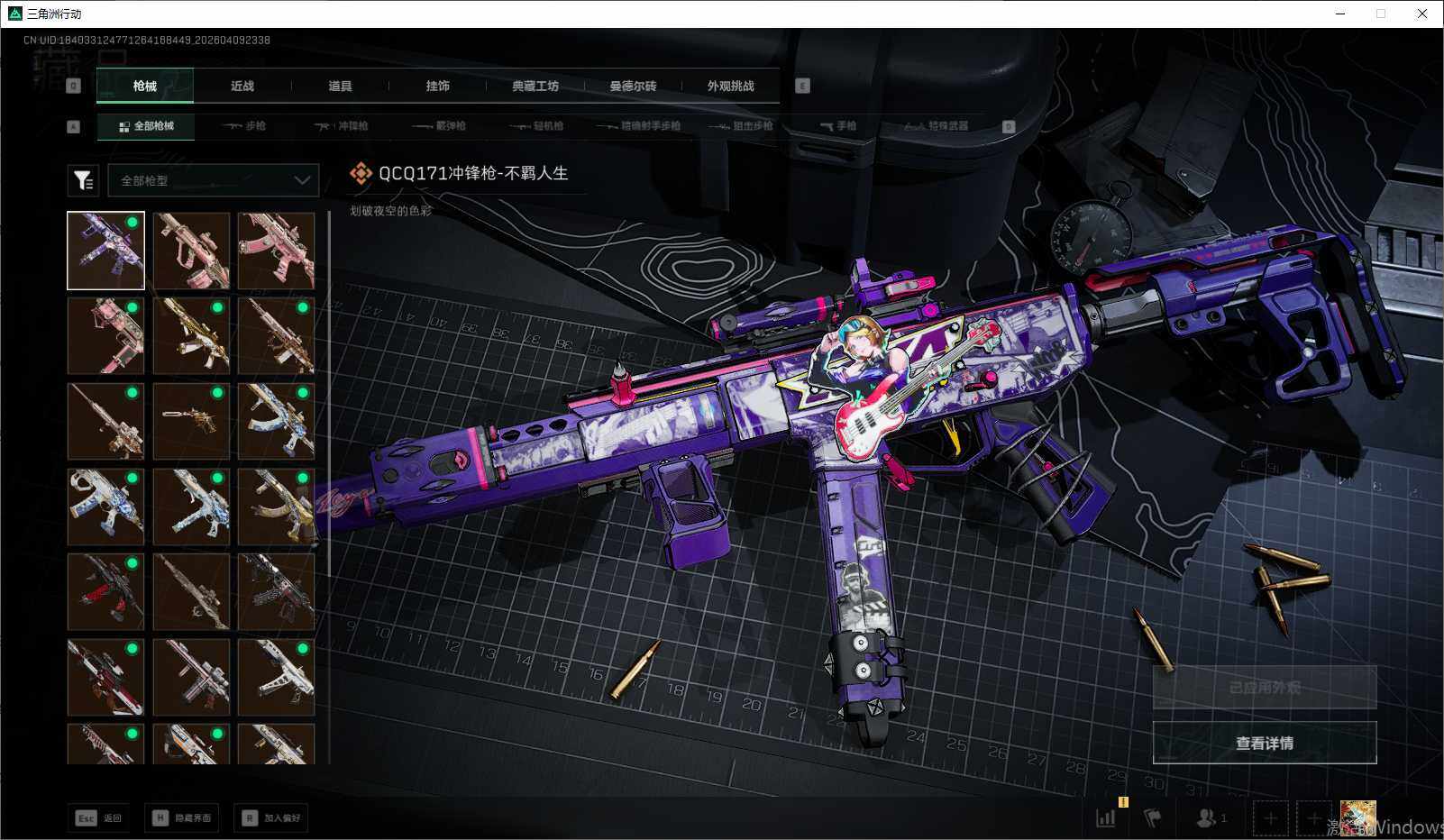Filter weapons by 步枪 rifles
This screenshot has height=840, width=1444.
[x=245, y=126]
